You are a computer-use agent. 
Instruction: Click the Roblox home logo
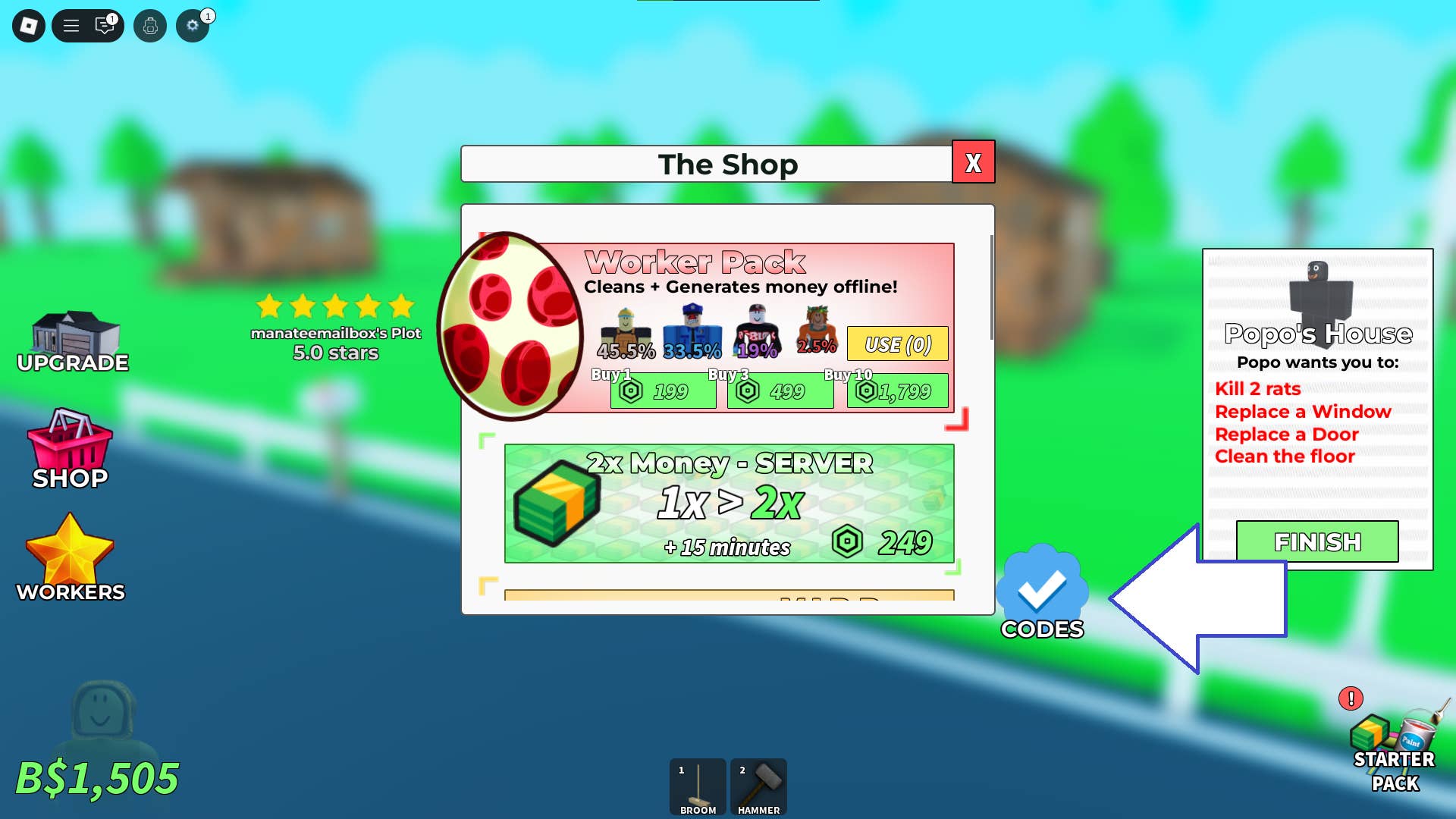click(x=27, y=25)
